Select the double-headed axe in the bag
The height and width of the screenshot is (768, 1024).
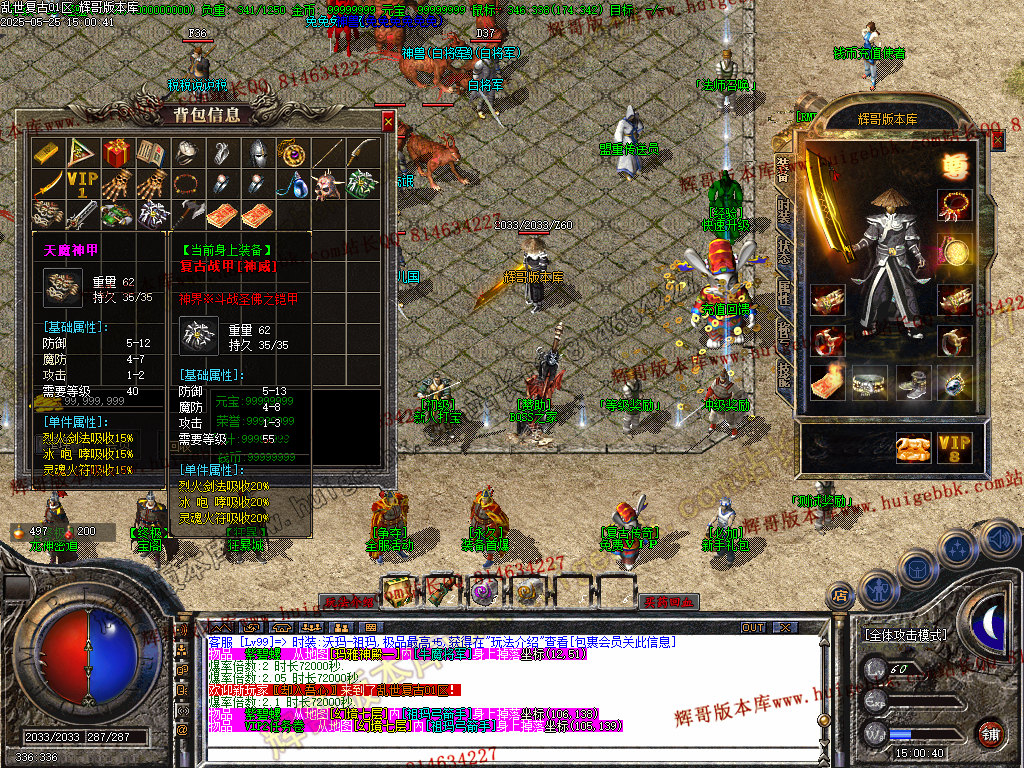[186, 215]
